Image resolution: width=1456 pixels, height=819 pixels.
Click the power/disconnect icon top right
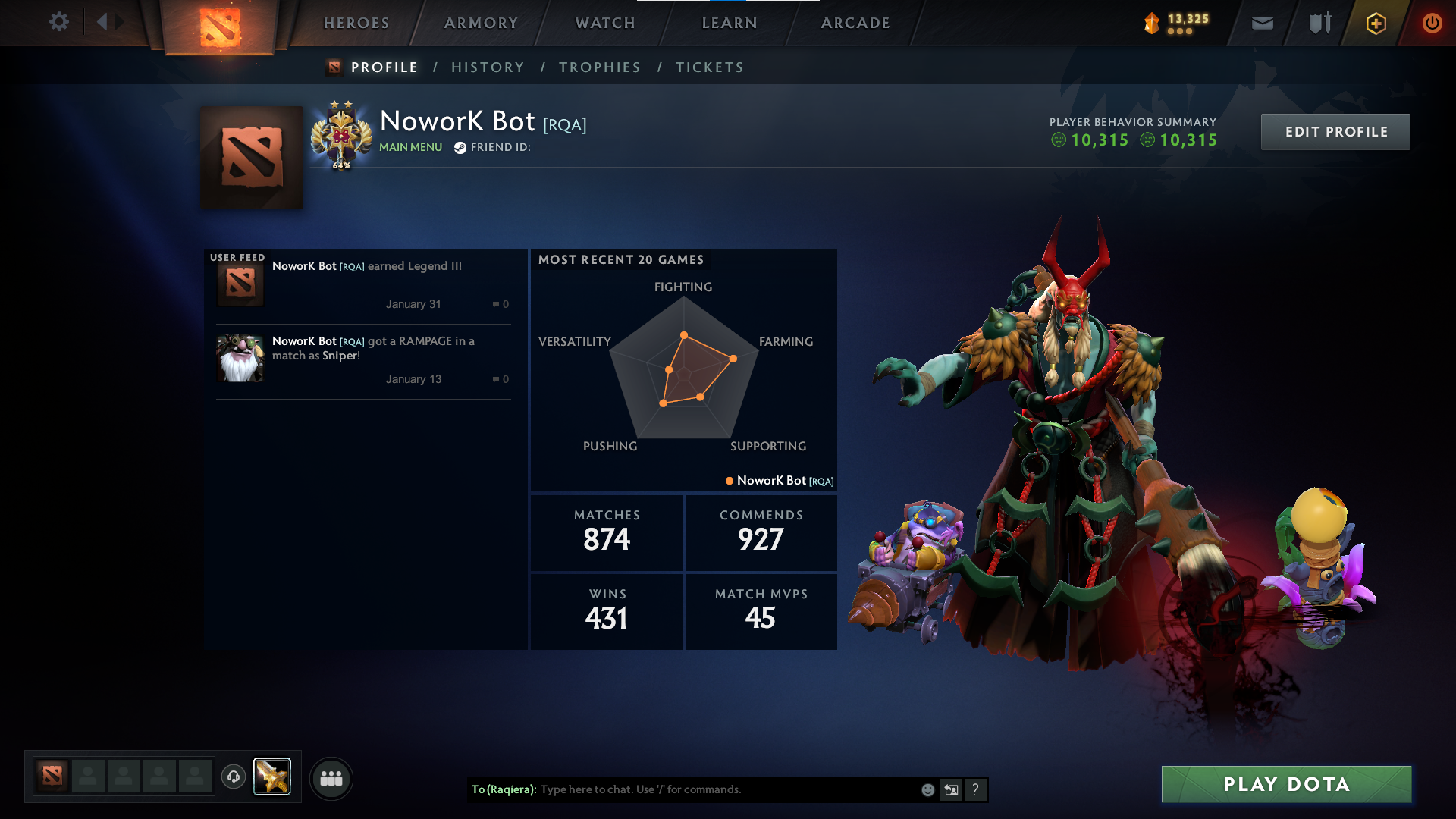coord(1432,23)
